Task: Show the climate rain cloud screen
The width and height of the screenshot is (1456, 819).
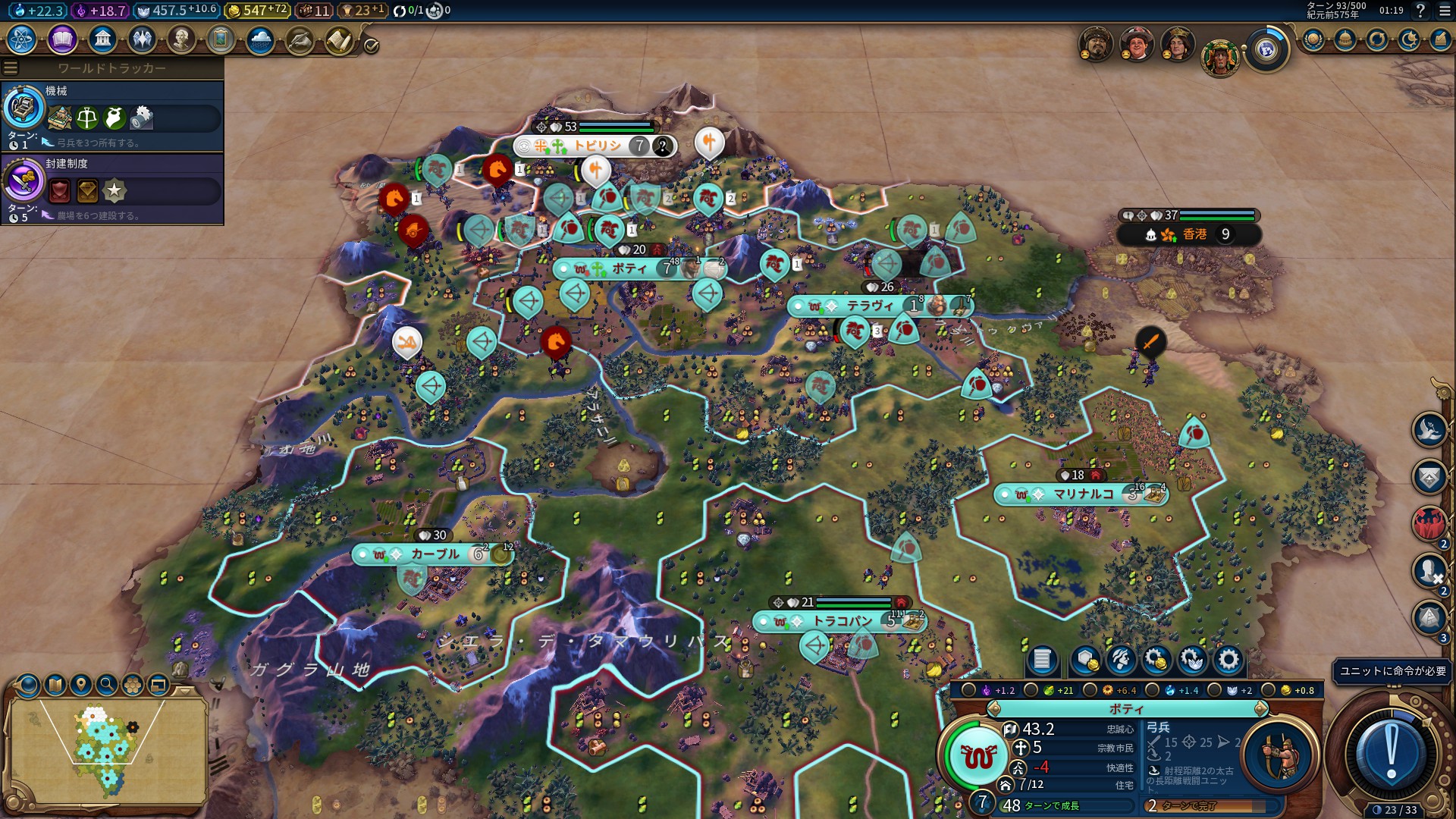Action: tap(260, 39)
